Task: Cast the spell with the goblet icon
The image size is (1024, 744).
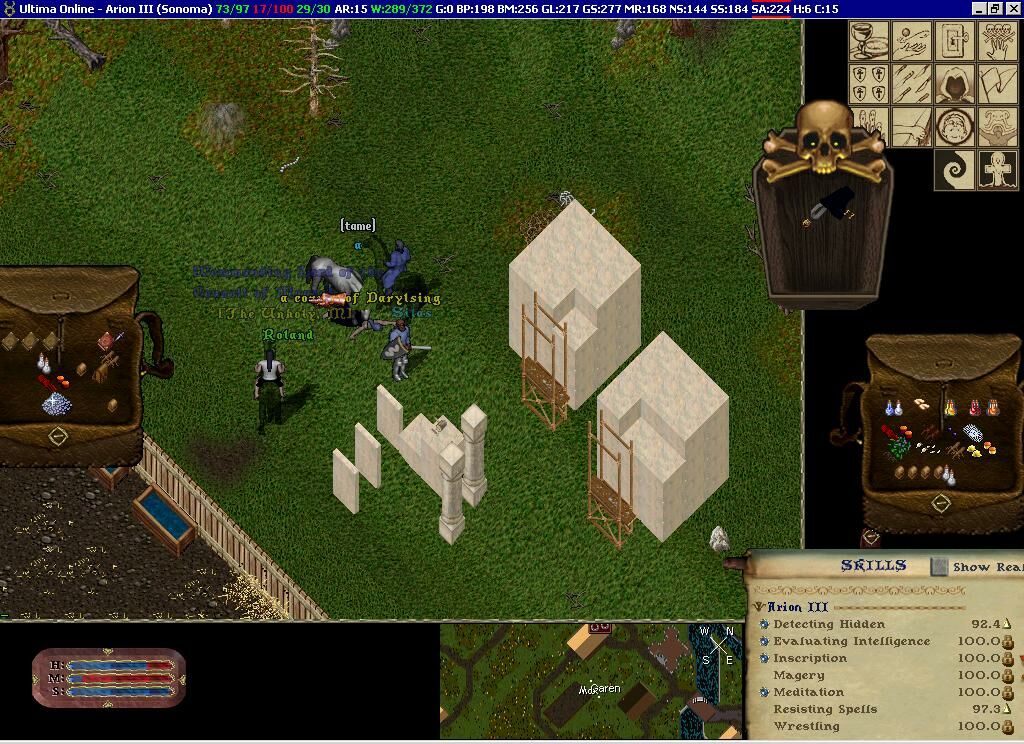Action: pyautogui.click(x=868, y=41)
